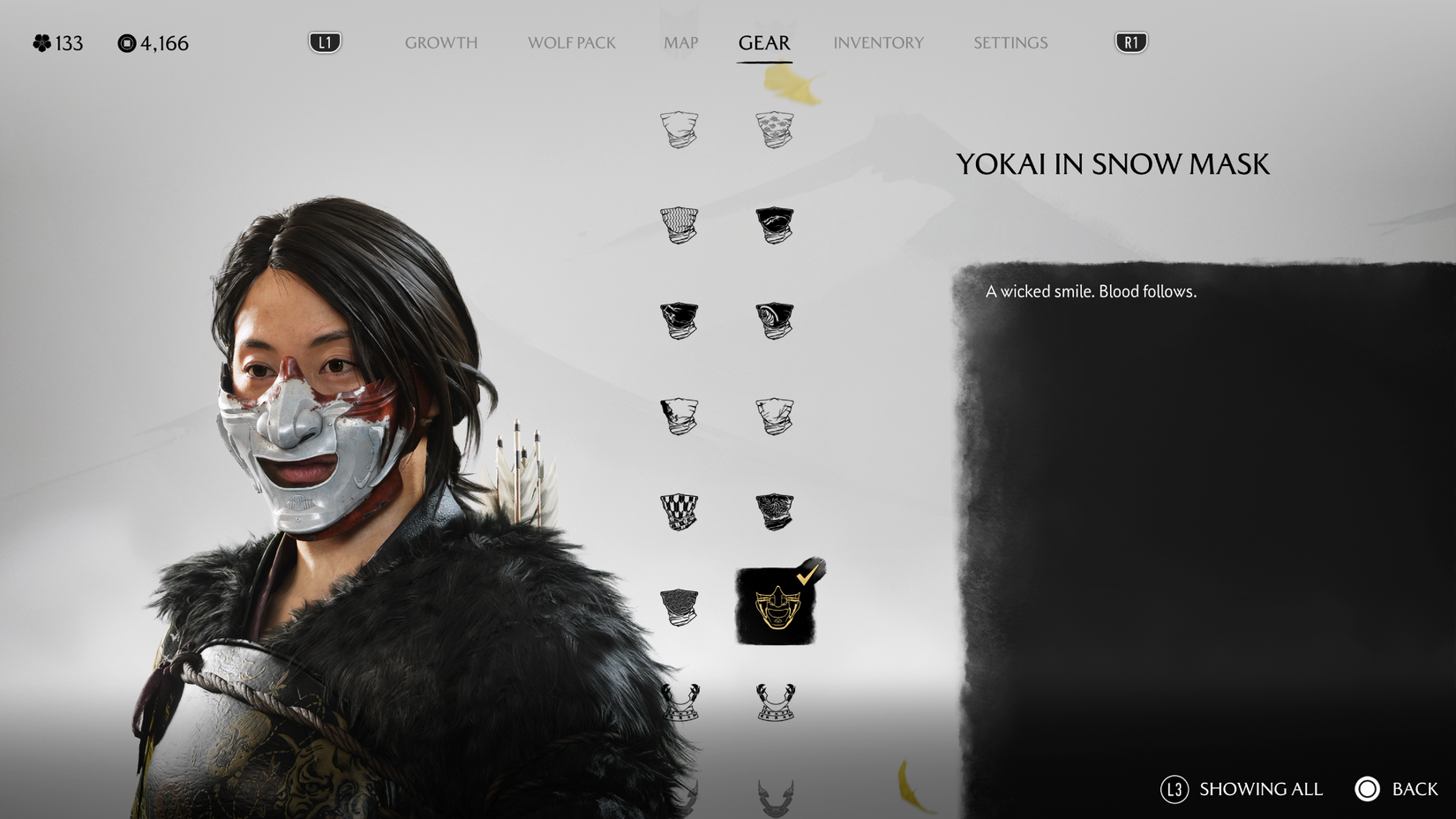
Task: Open the Settings menu
Action: tap(1009, 42)
